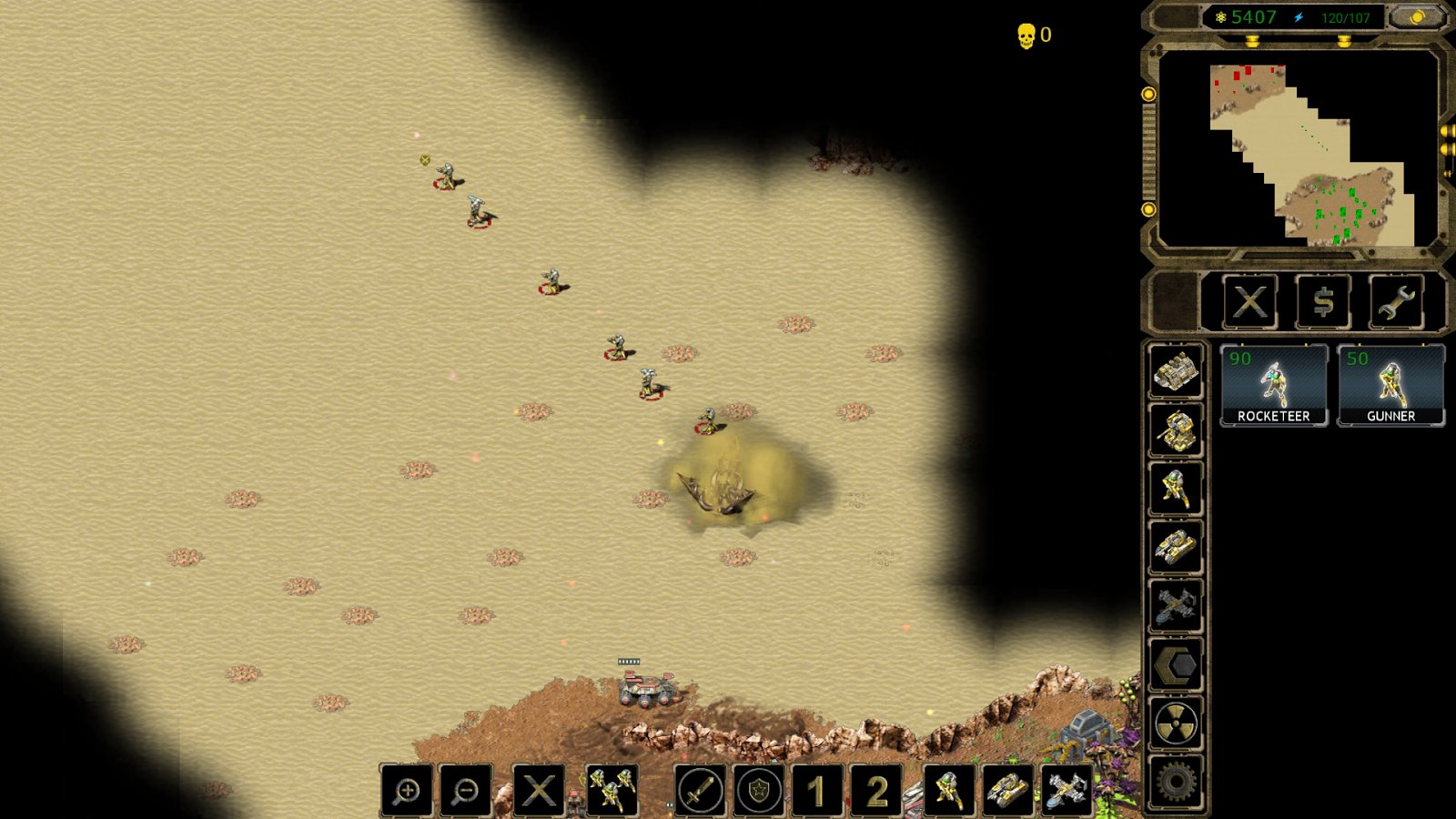Click the tank icon in the bottom toolbar

[x=1006, y=791]
